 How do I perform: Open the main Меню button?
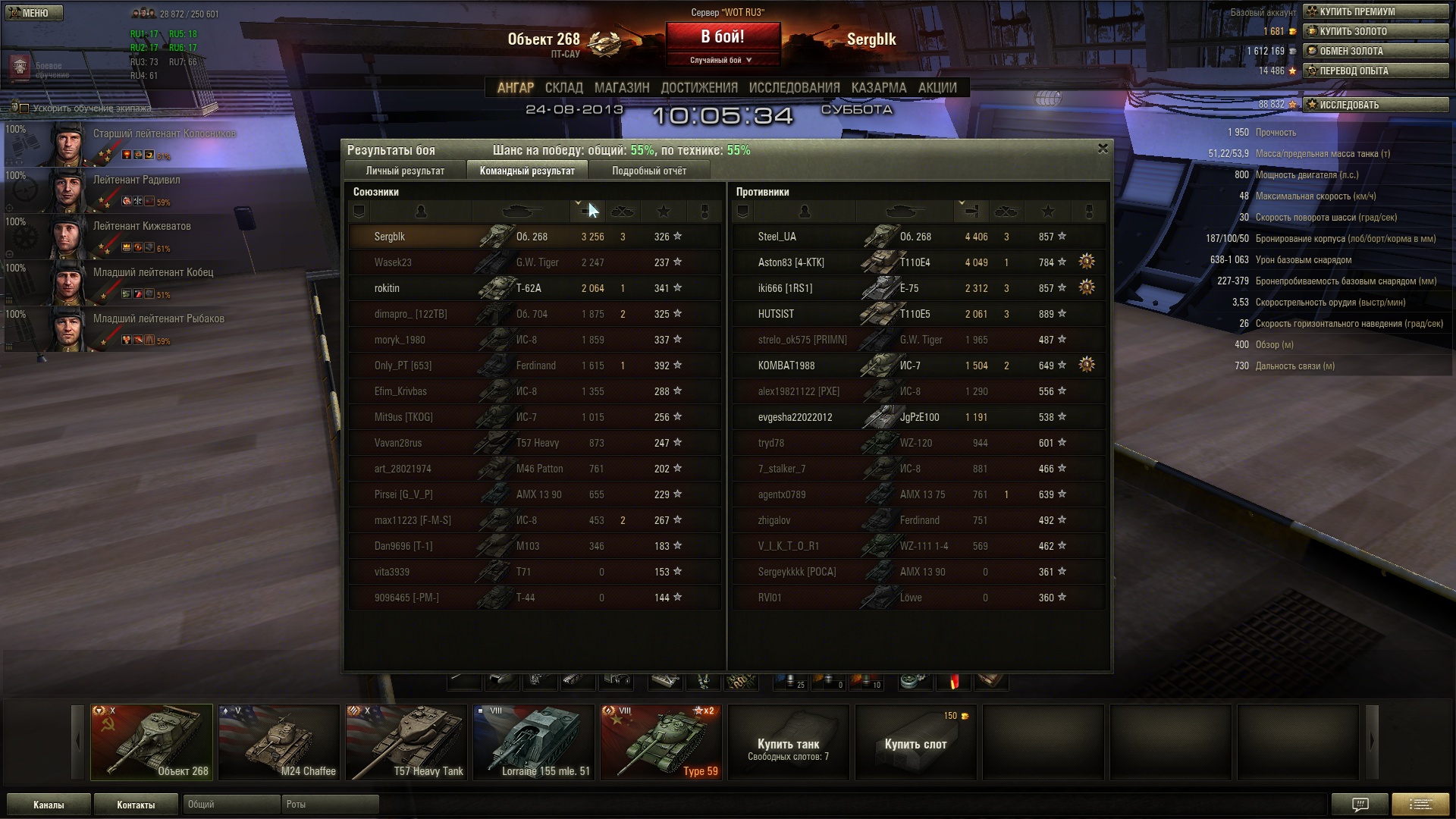(x=33, y=13)
